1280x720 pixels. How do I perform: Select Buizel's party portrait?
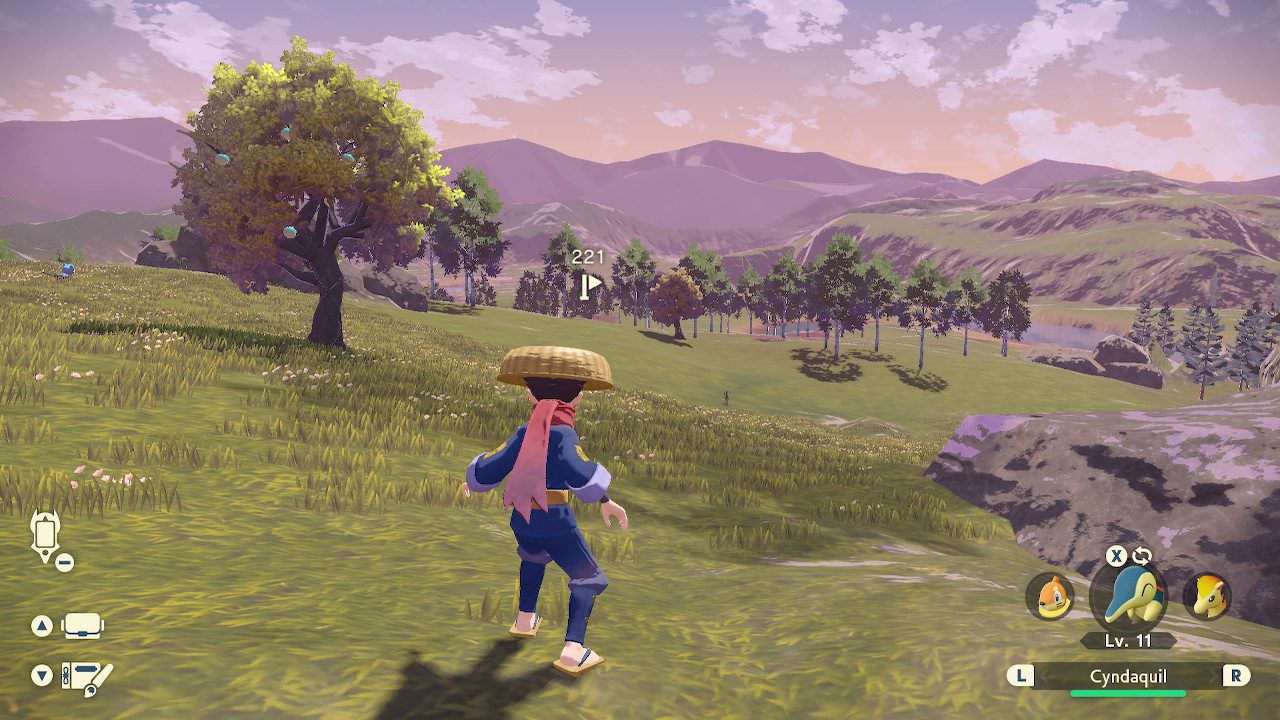click(x=1052, y=597)
